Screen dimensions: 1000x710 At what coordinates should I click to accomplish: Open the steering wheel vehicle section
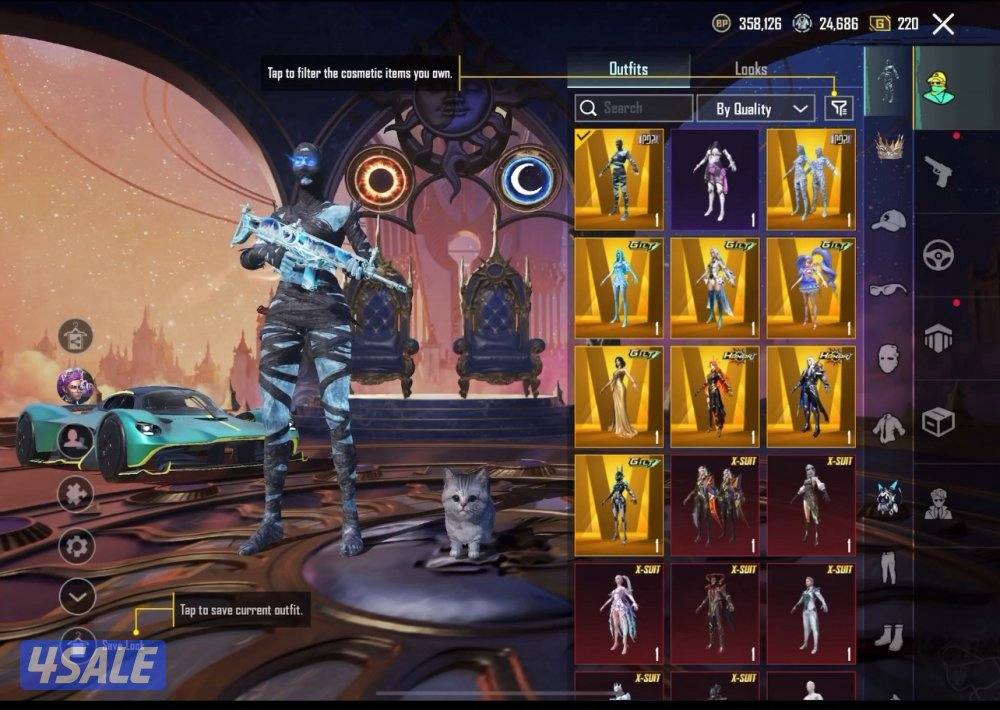pyautogui.click(x=938, y=254)
